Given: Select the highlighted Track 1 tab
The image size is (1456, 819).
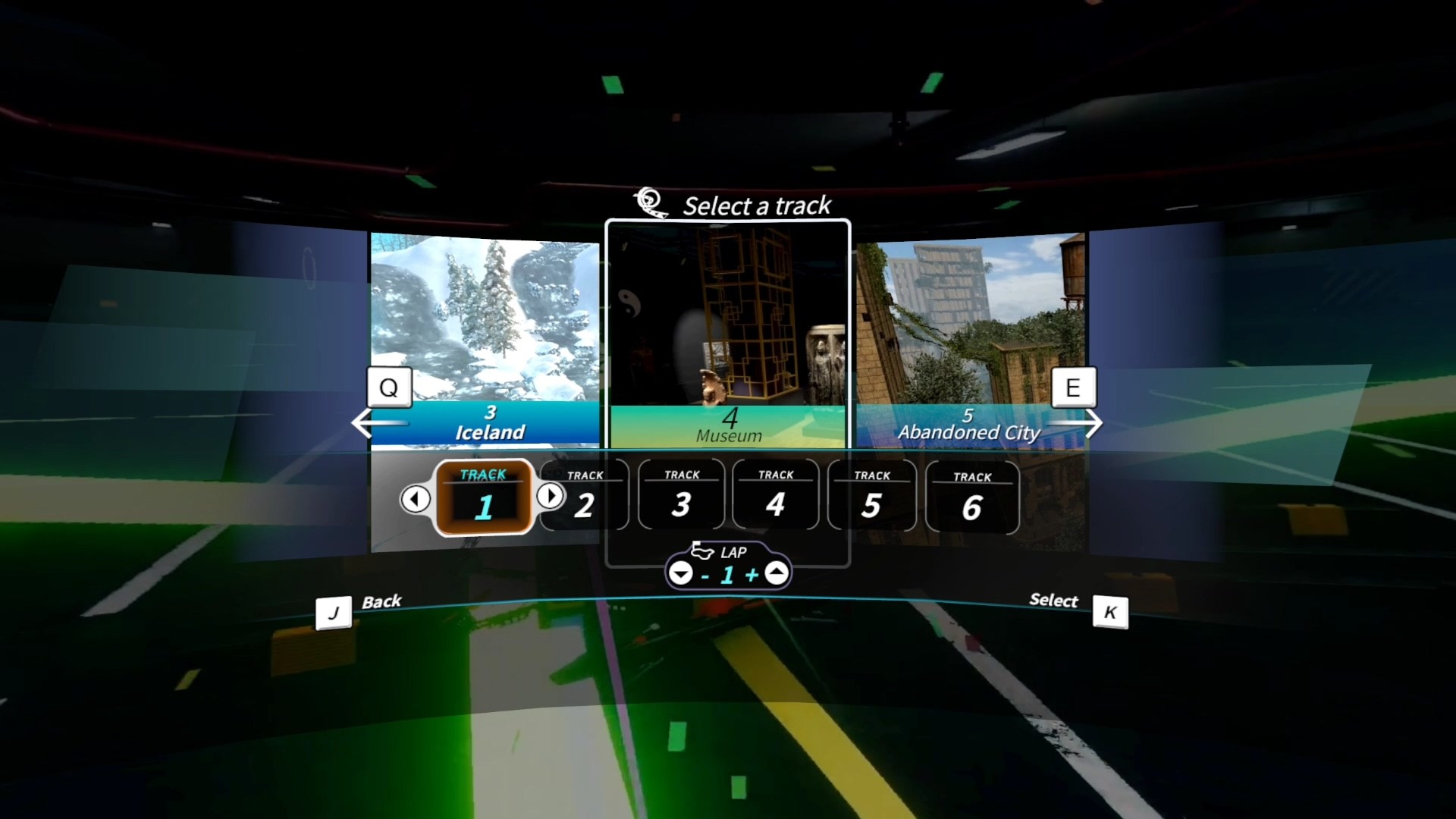Looking at the screenshot, I should pos(484,498).
